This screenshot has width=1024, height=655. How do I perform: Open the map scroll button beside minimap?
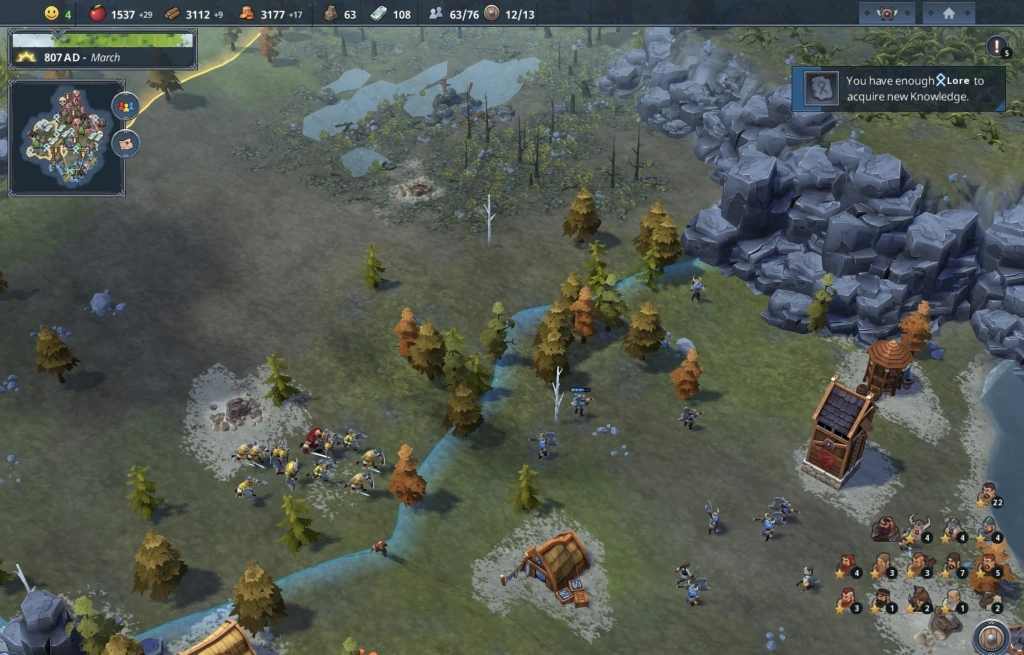[x=125, y=142]
